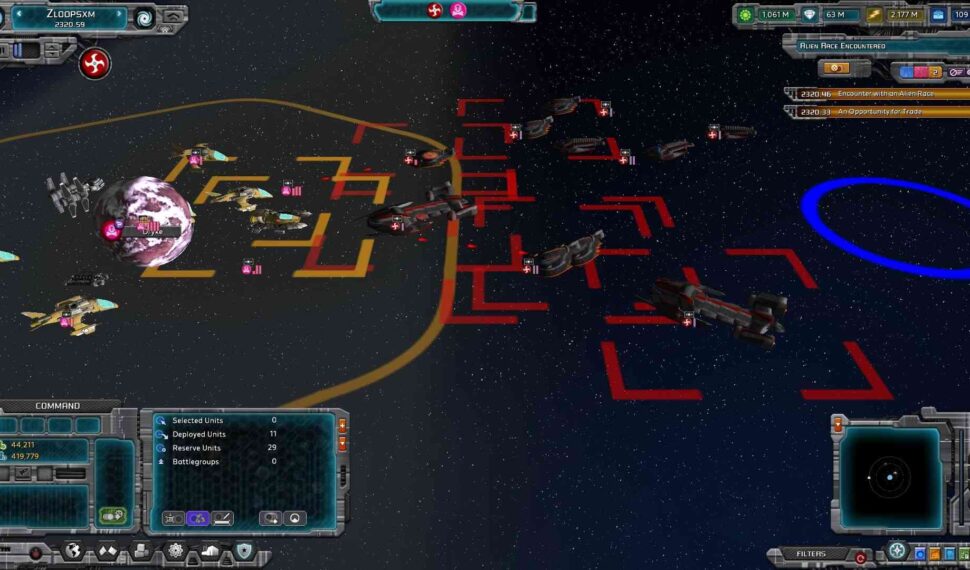This screenshot has height=570, width=970.
Task: Open the Alien Race Encountered notification
Action: pos(868,46)
